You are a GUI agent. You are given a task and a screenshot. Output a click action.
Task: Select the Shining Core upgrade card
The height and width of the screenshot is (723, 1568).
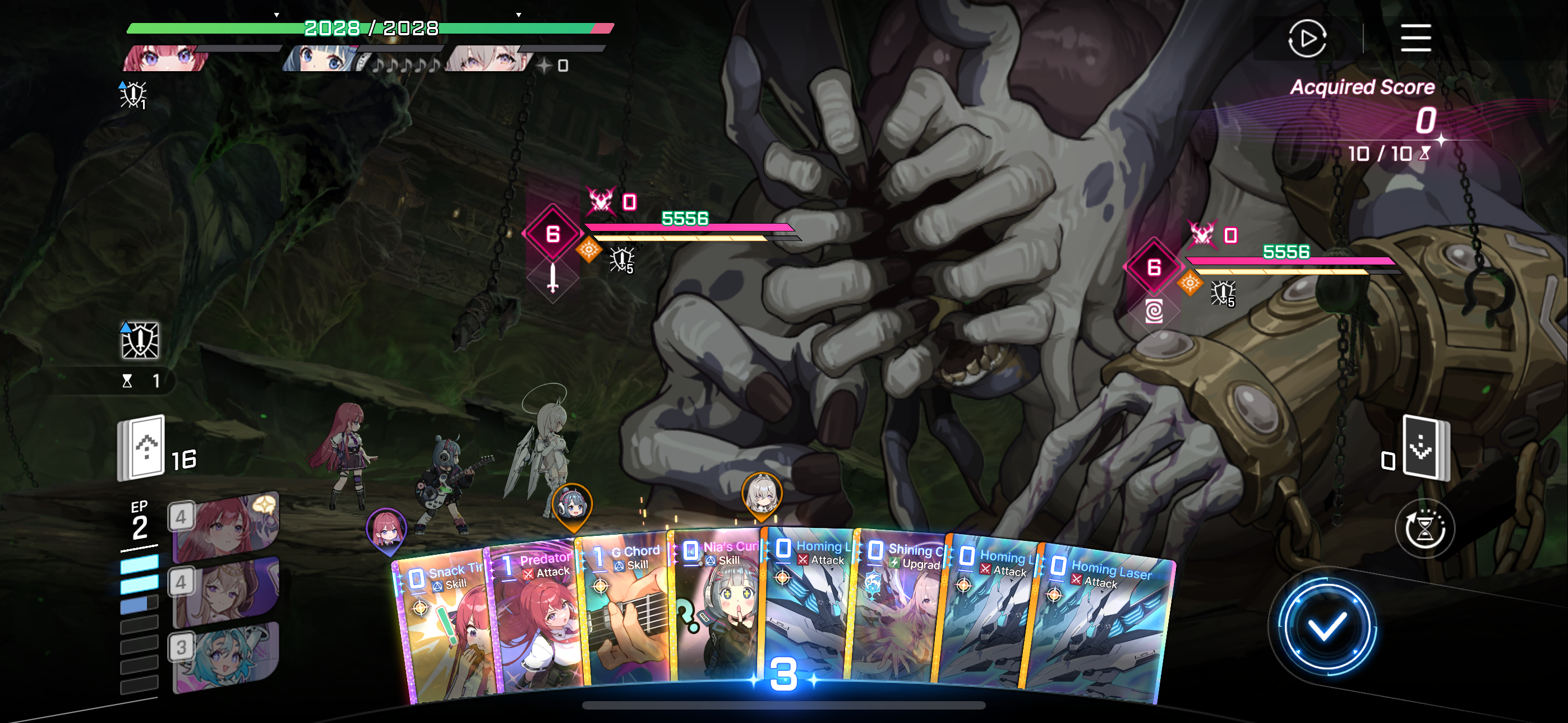coord(900,615)
